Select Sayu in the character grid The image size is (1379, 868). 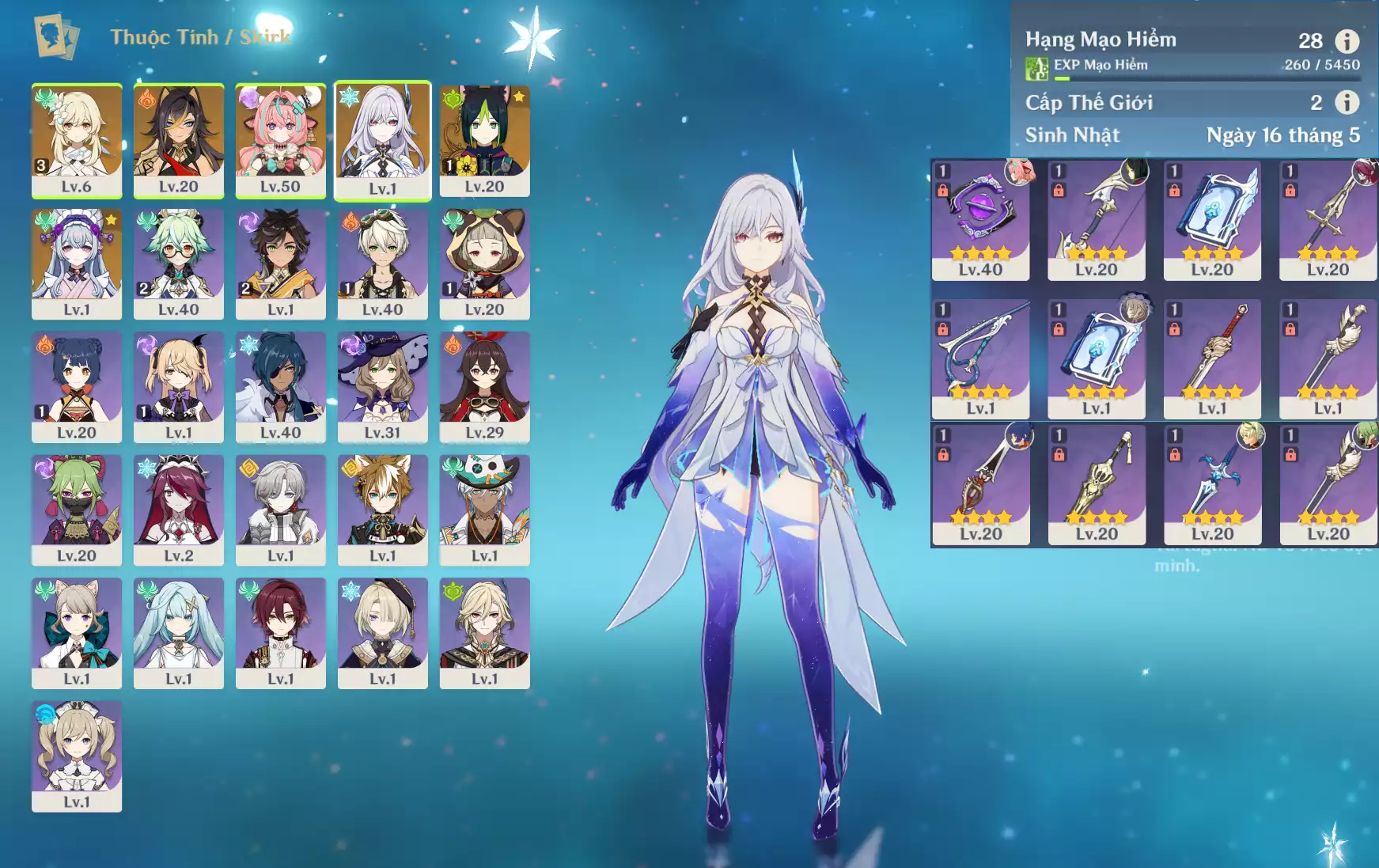pos(484,263)
